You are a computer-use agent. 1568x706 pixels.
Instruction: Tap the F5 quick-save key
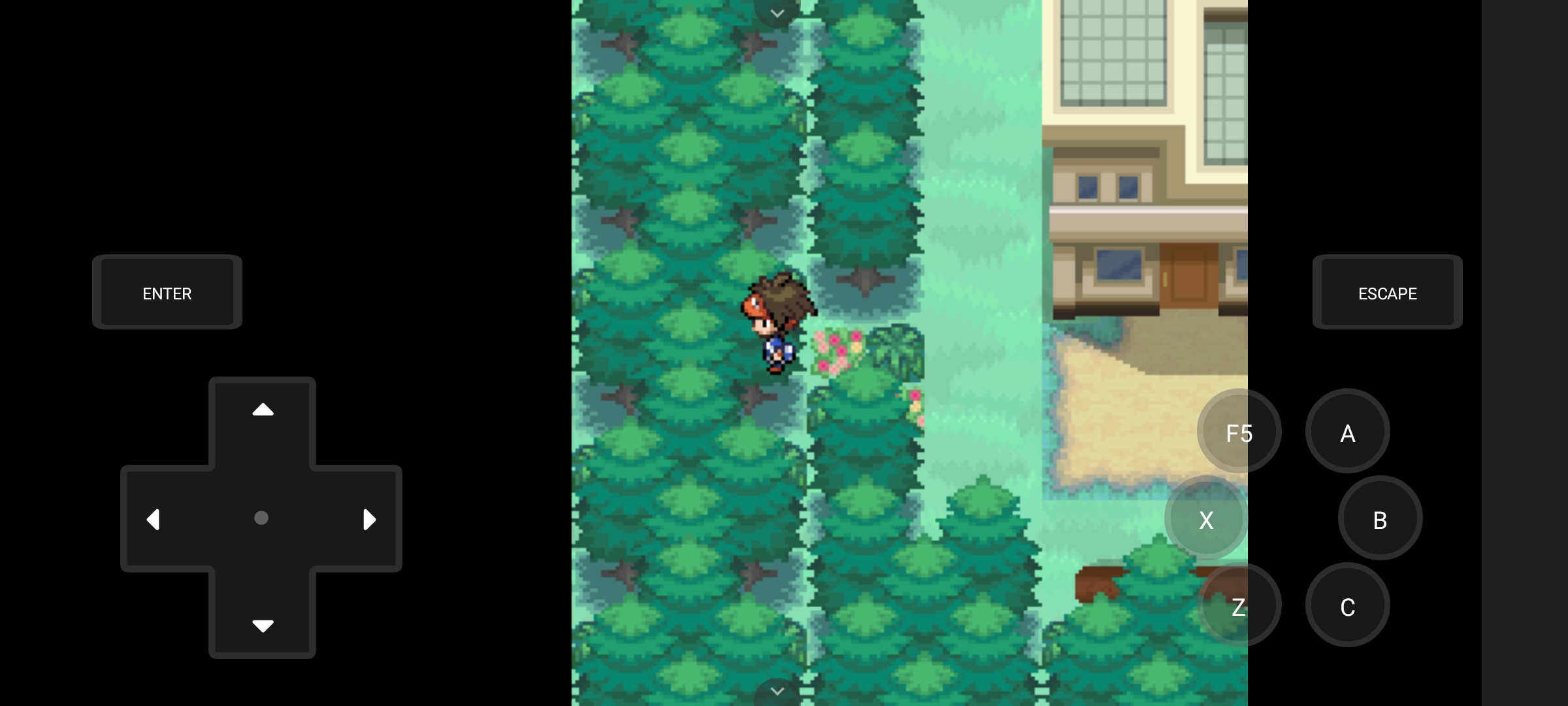point(1239,431)
